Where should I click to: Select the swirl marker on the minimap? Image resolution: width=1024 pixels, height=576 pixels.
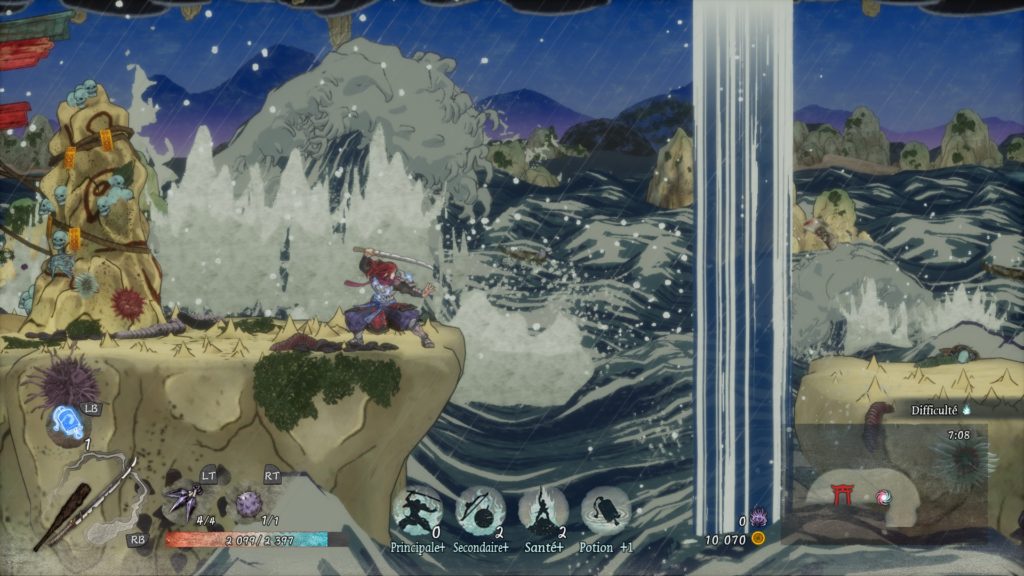tap(882, 496)
